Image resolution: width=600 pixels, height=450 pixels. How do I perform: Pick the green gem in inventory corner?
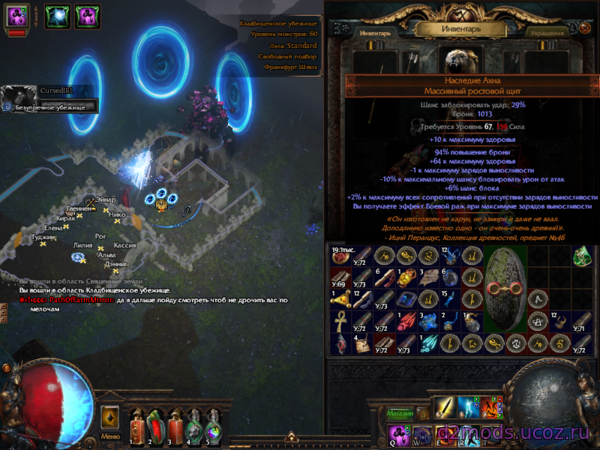583,256
